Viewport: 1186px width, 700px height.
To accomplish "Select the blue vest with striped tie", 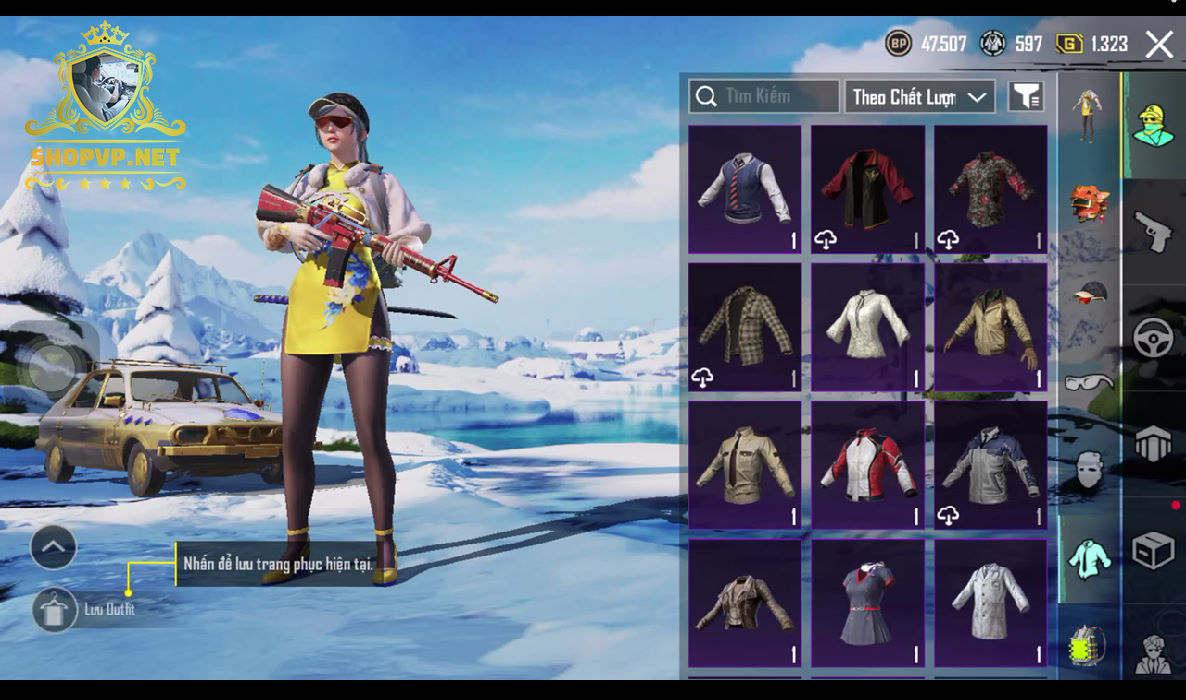I will (745, 189).
